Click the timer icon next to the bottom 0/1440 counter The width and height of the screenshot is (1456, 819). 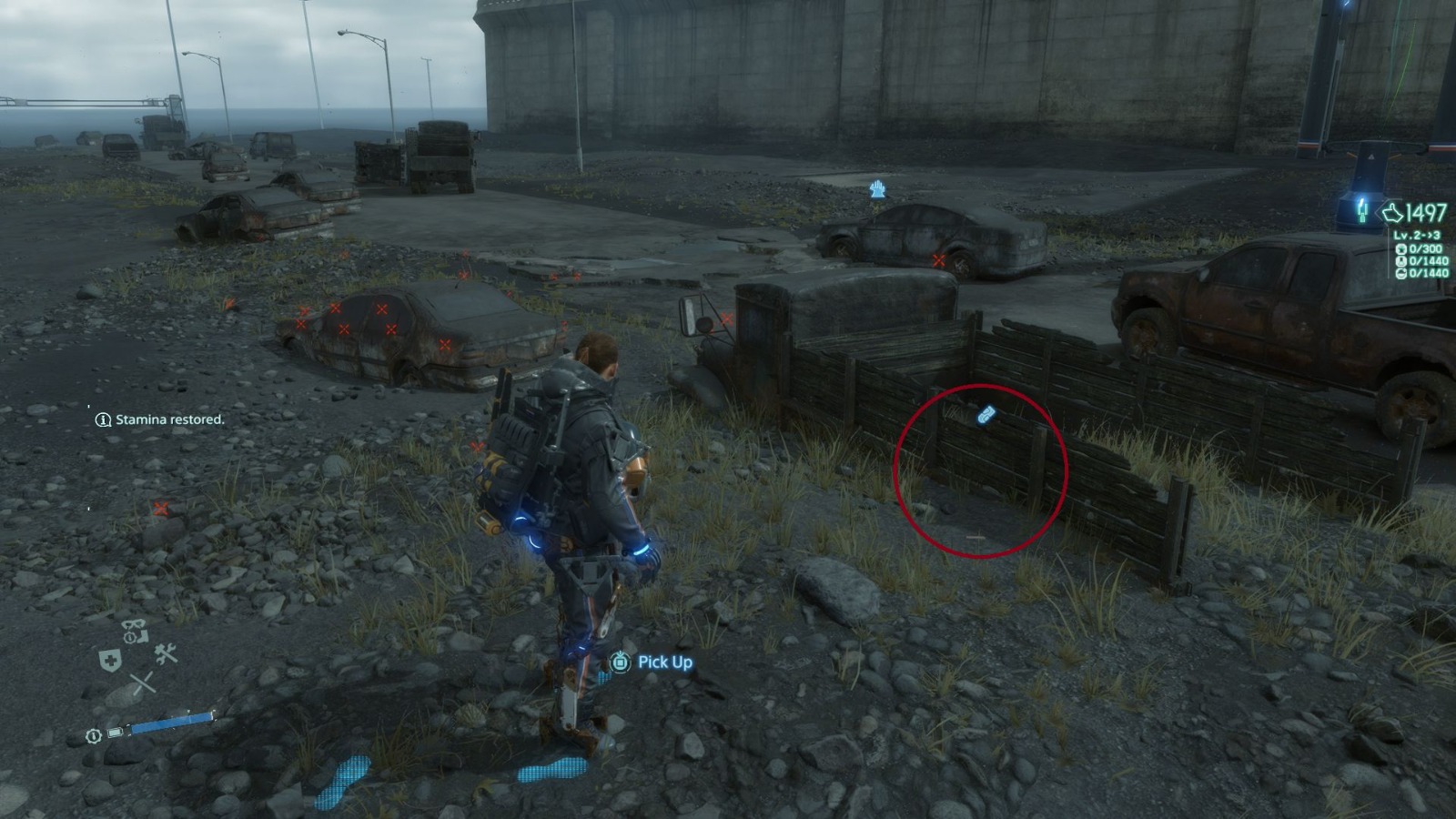click(x=1401, y=273)
